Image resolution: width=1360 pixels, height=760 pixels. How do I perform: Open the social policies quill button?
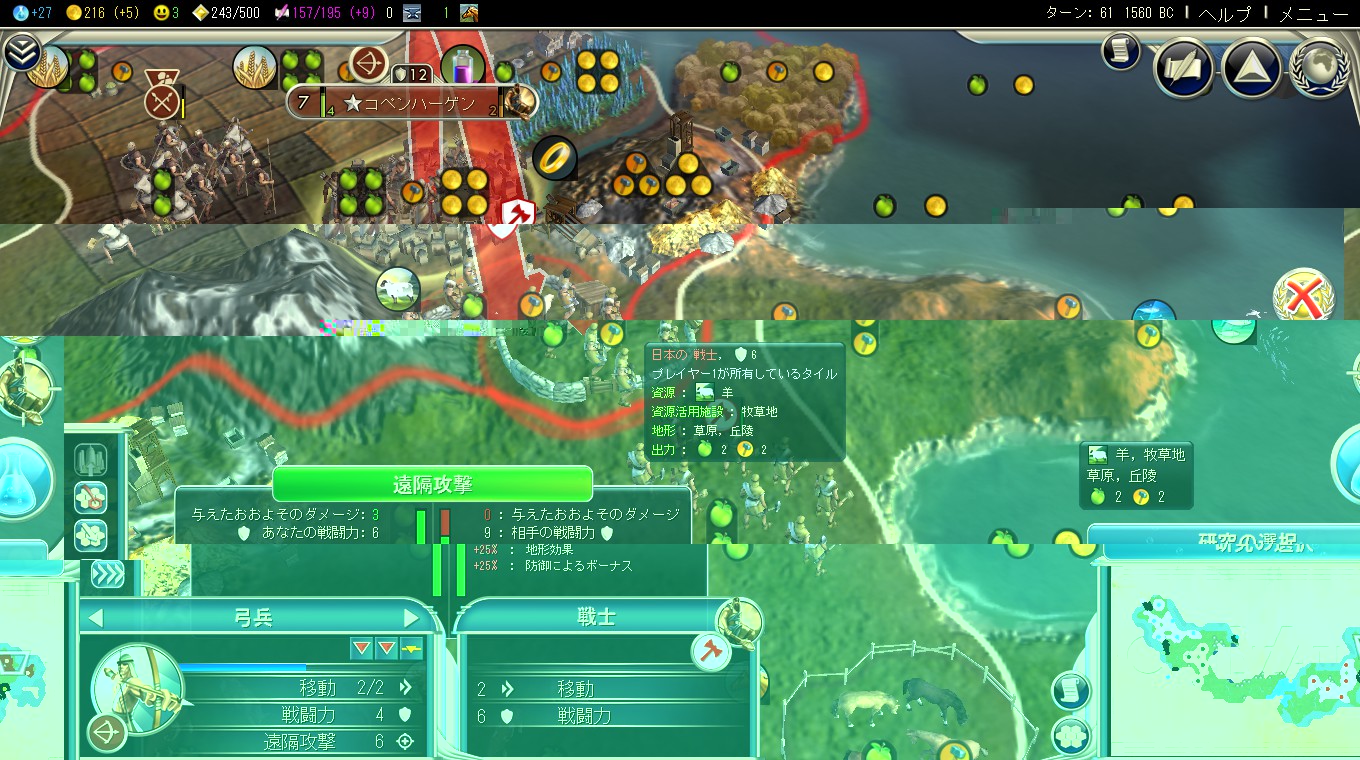[1185, 68]
